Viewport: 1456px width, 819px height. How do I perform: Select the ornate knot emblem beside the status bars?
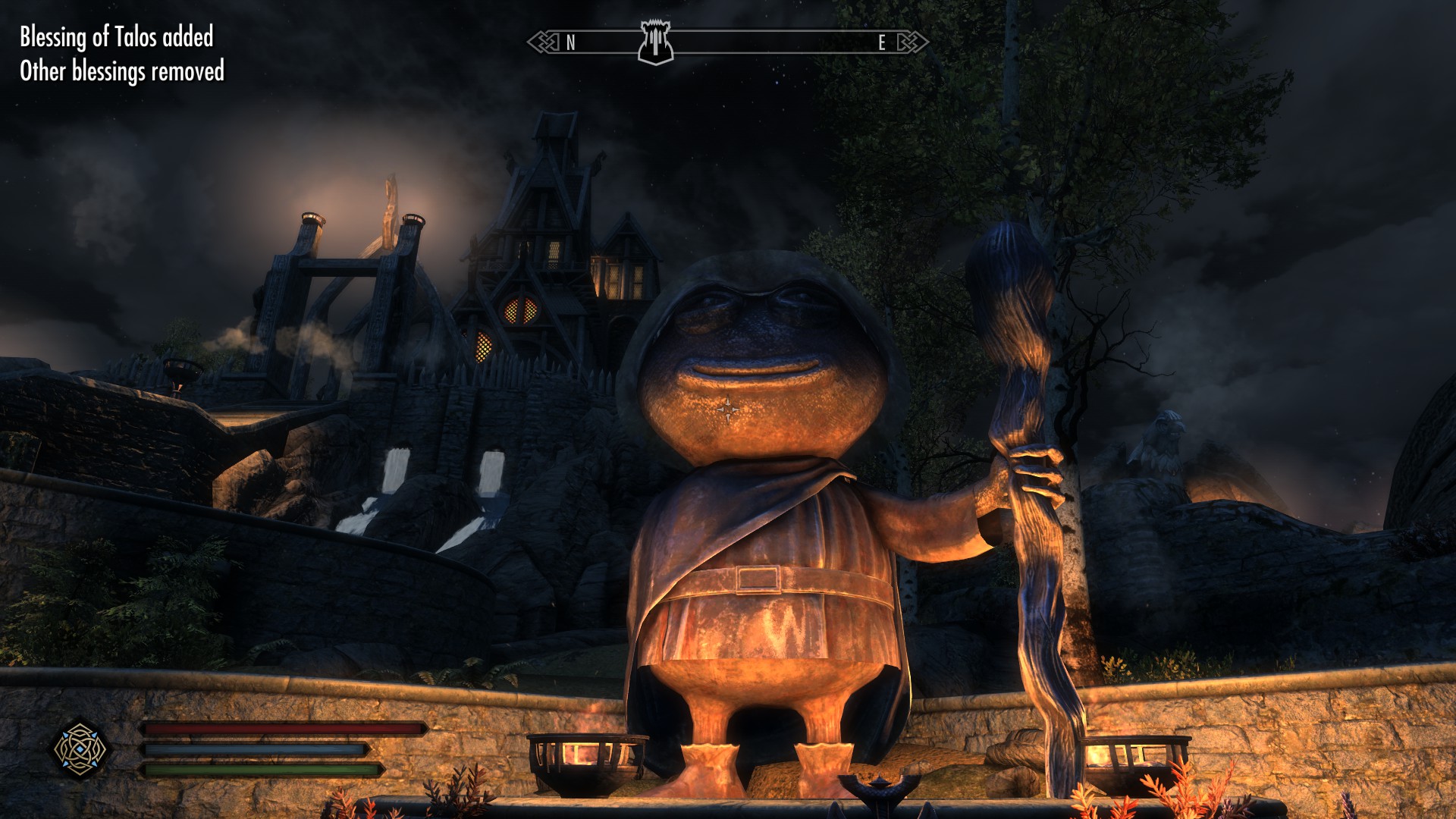[80, 749]
